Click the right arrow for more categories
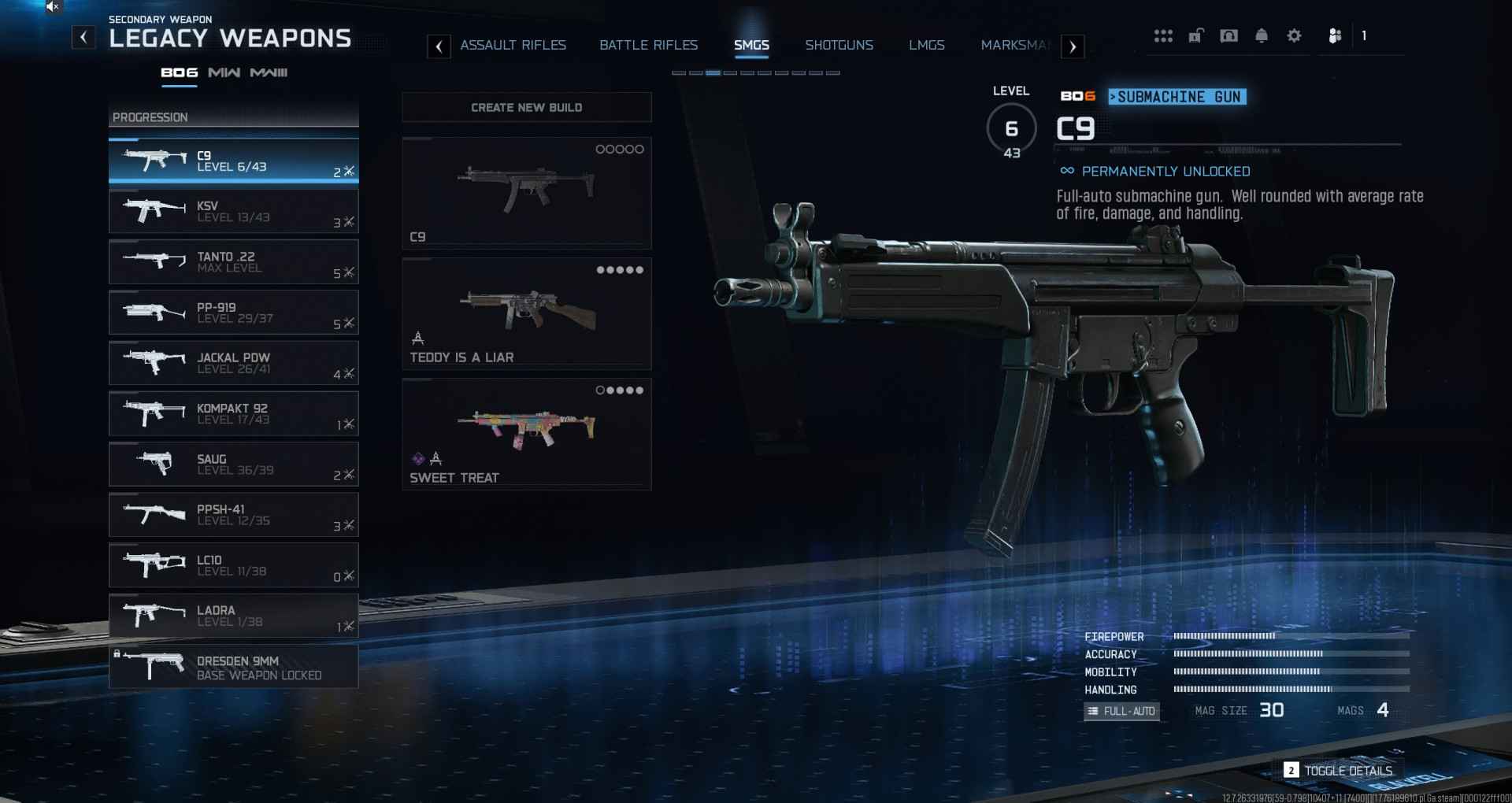This screenshot has height=803, width=1512. [1073, 46]
